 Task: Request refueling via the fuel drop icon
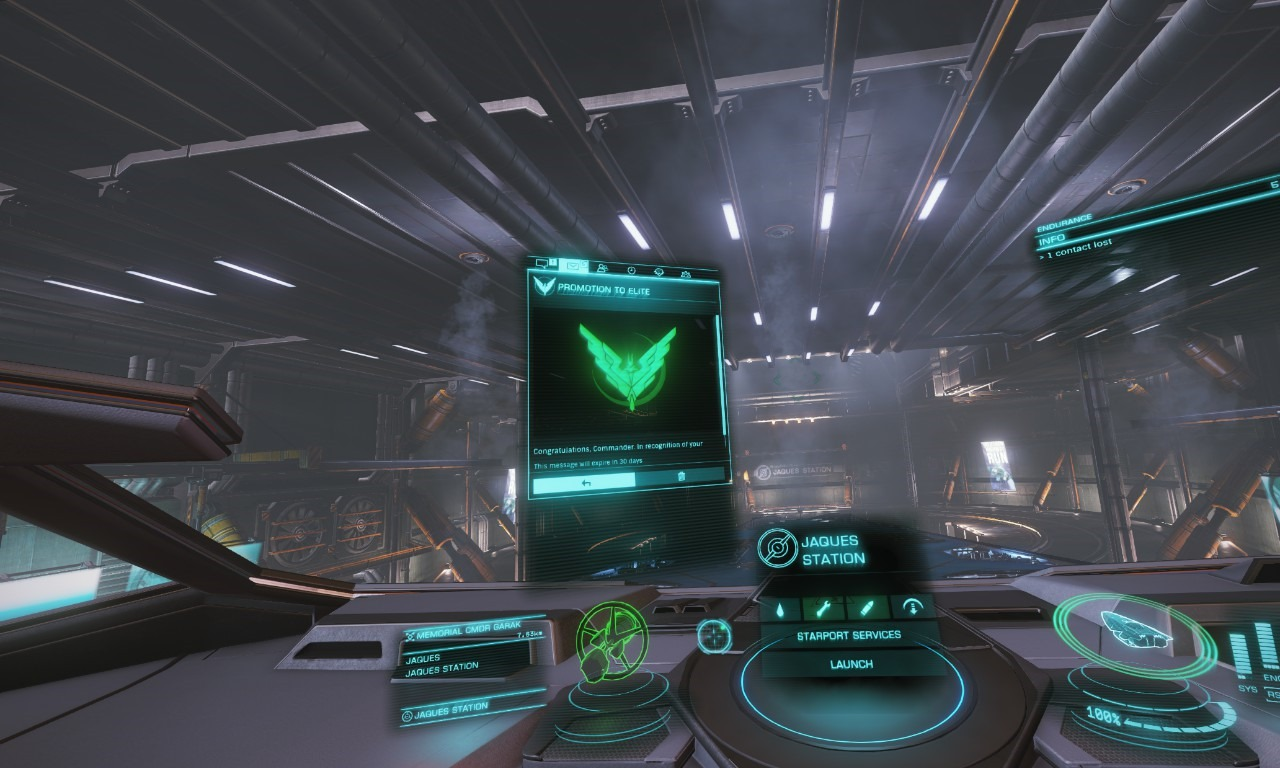[x=780, y=608]
